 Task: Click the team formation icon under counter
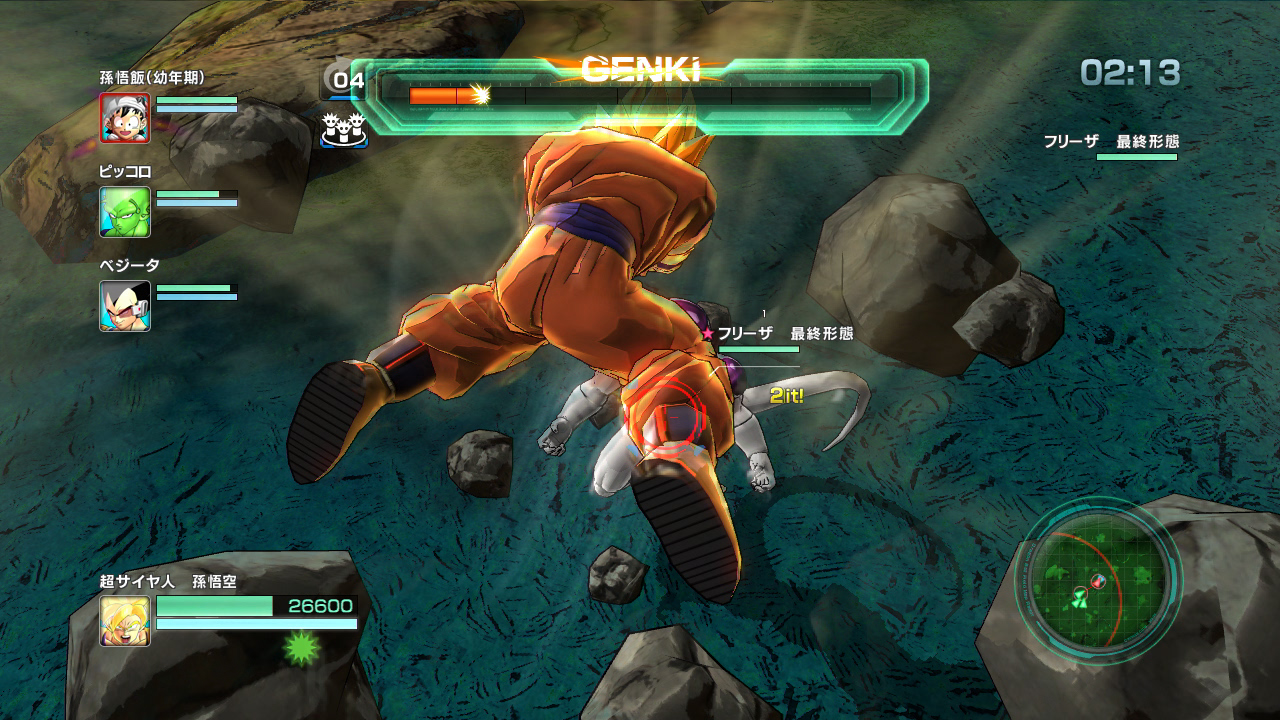pos(343,128)
